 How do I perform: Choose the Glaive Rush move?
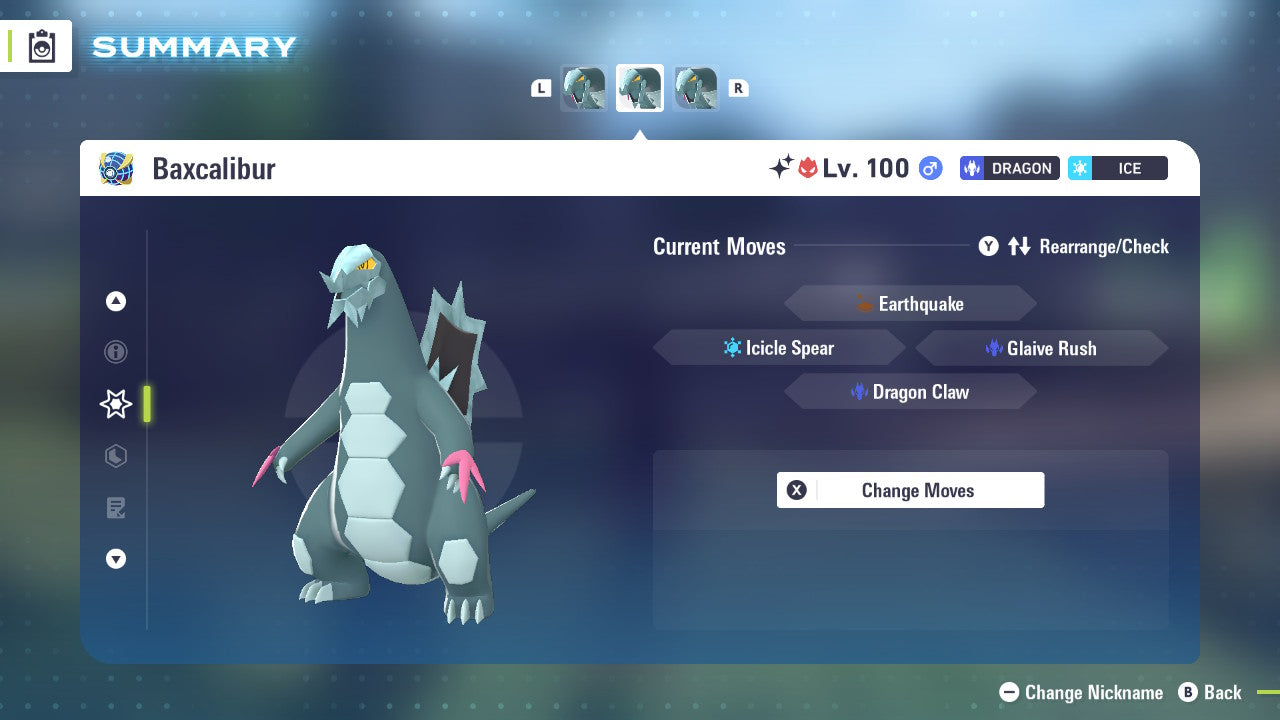point(1041,348)
